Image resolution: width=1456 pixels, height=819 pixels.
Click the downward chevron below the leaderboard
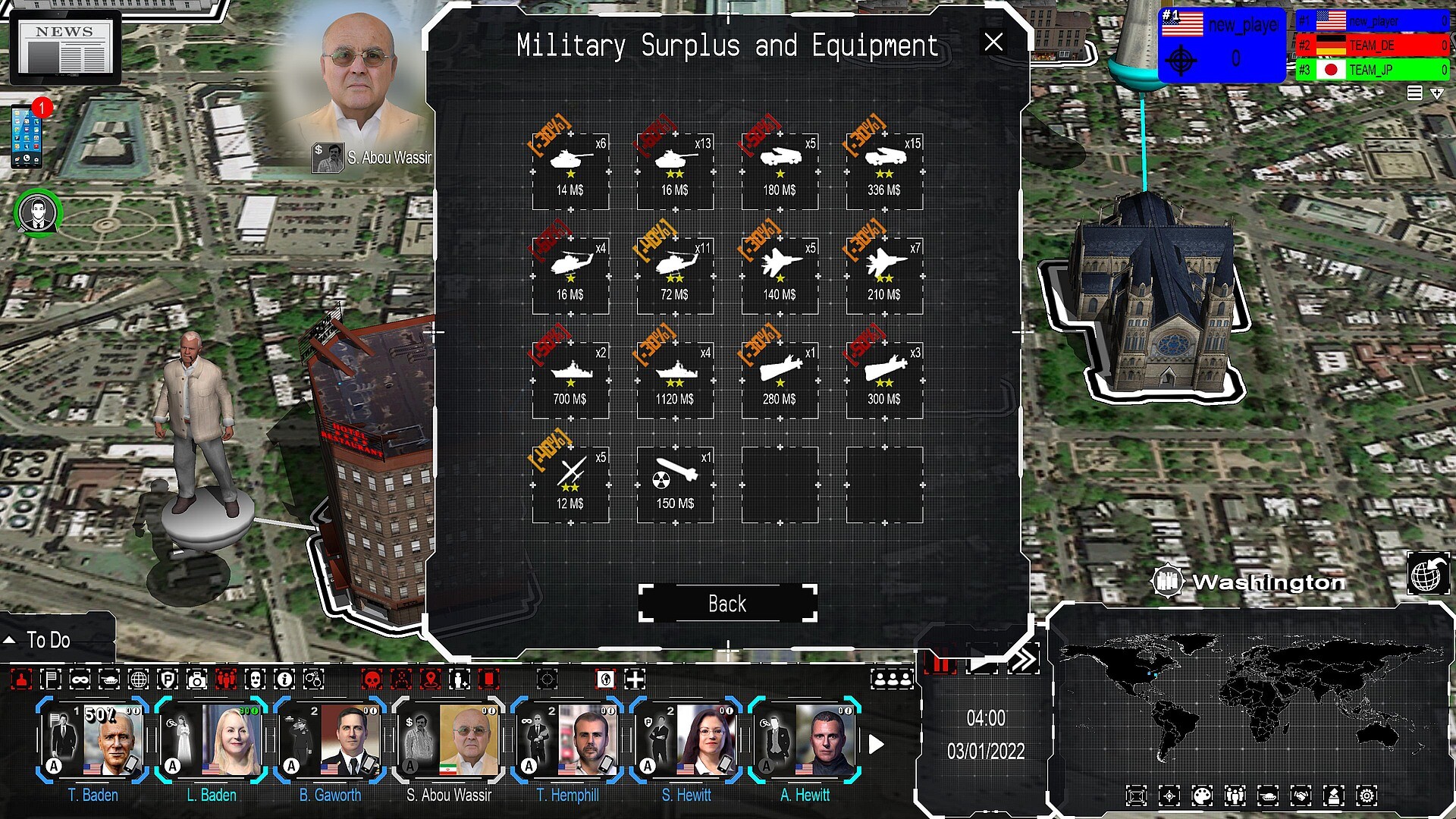point(1437,93)
